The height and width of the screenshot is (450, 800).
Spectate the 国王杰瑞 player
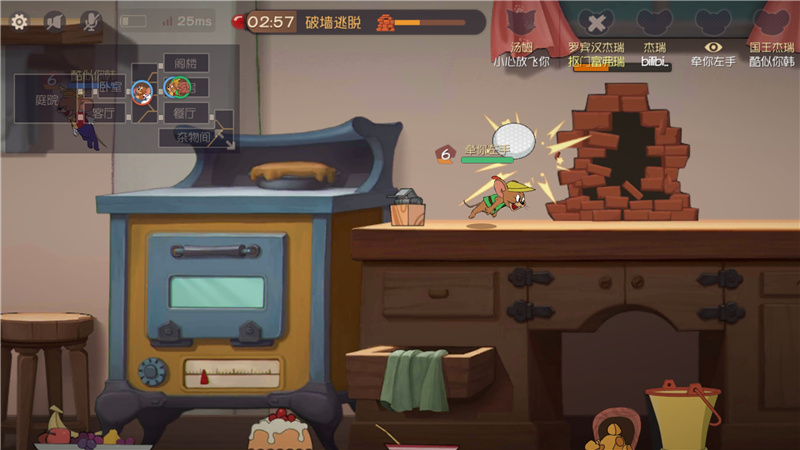coord(770,22)
